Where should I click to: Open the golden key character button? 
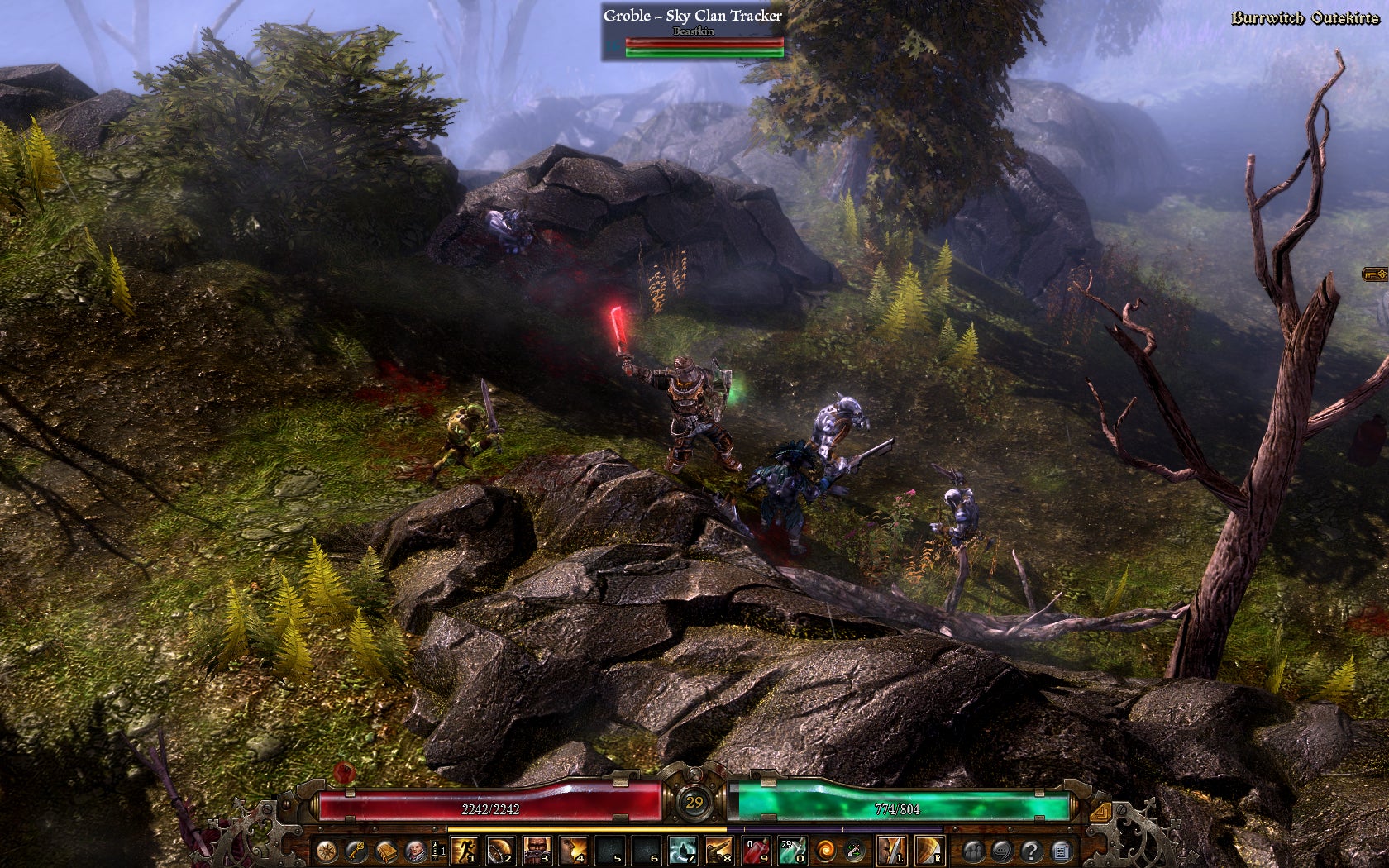pyautogui.click(x=356, y=851)
